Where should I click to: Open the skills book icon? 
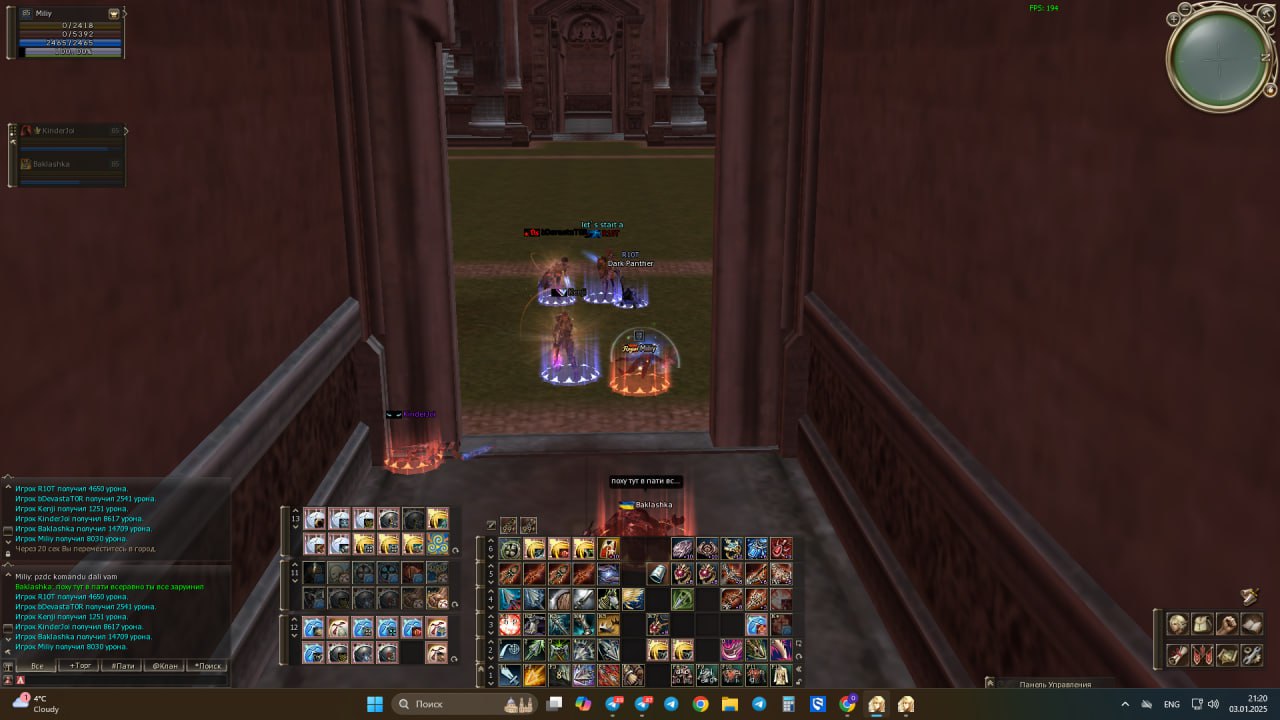(x=1252, y=624)
